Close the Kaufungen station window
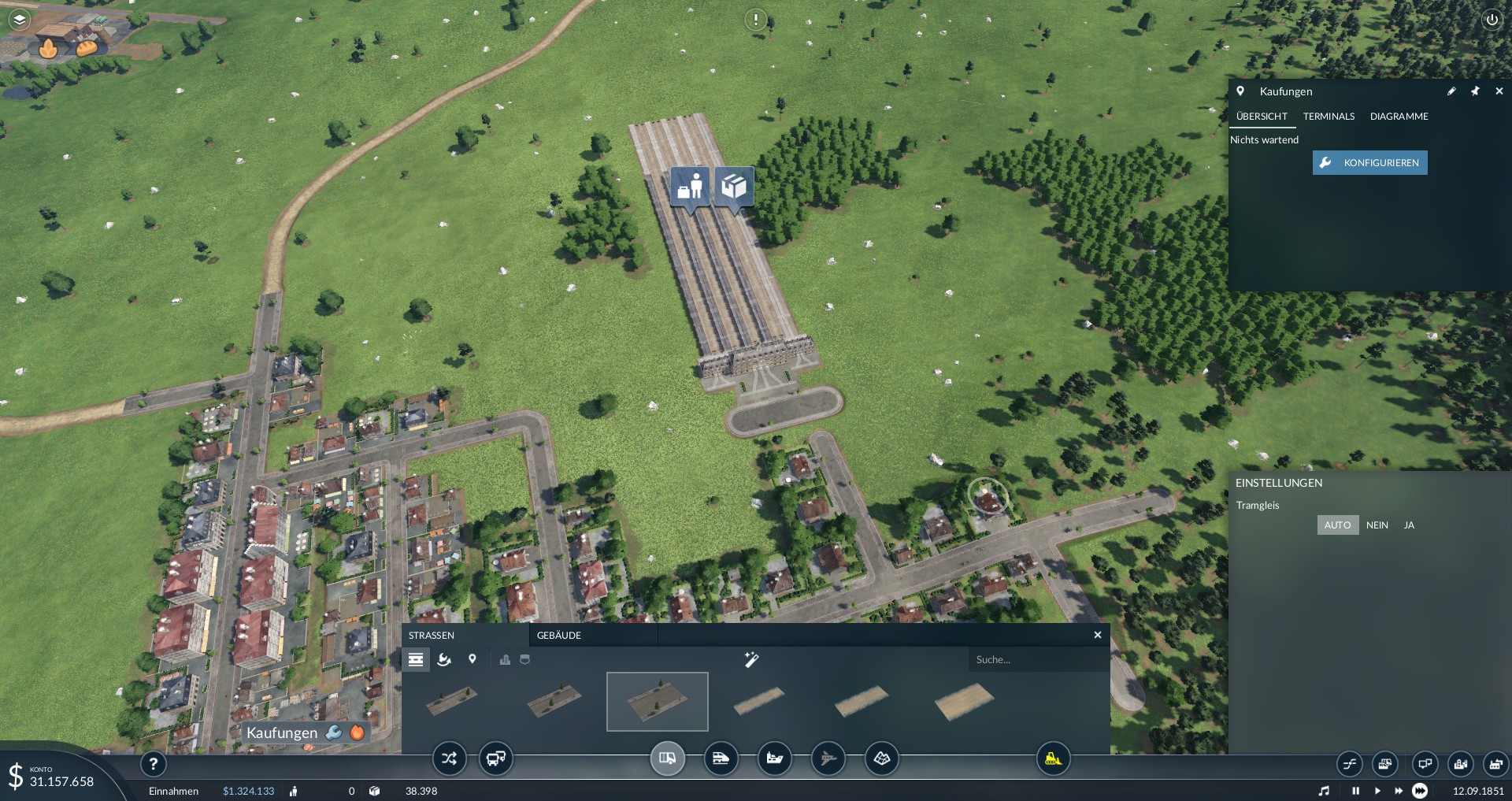 [1499, 91]
